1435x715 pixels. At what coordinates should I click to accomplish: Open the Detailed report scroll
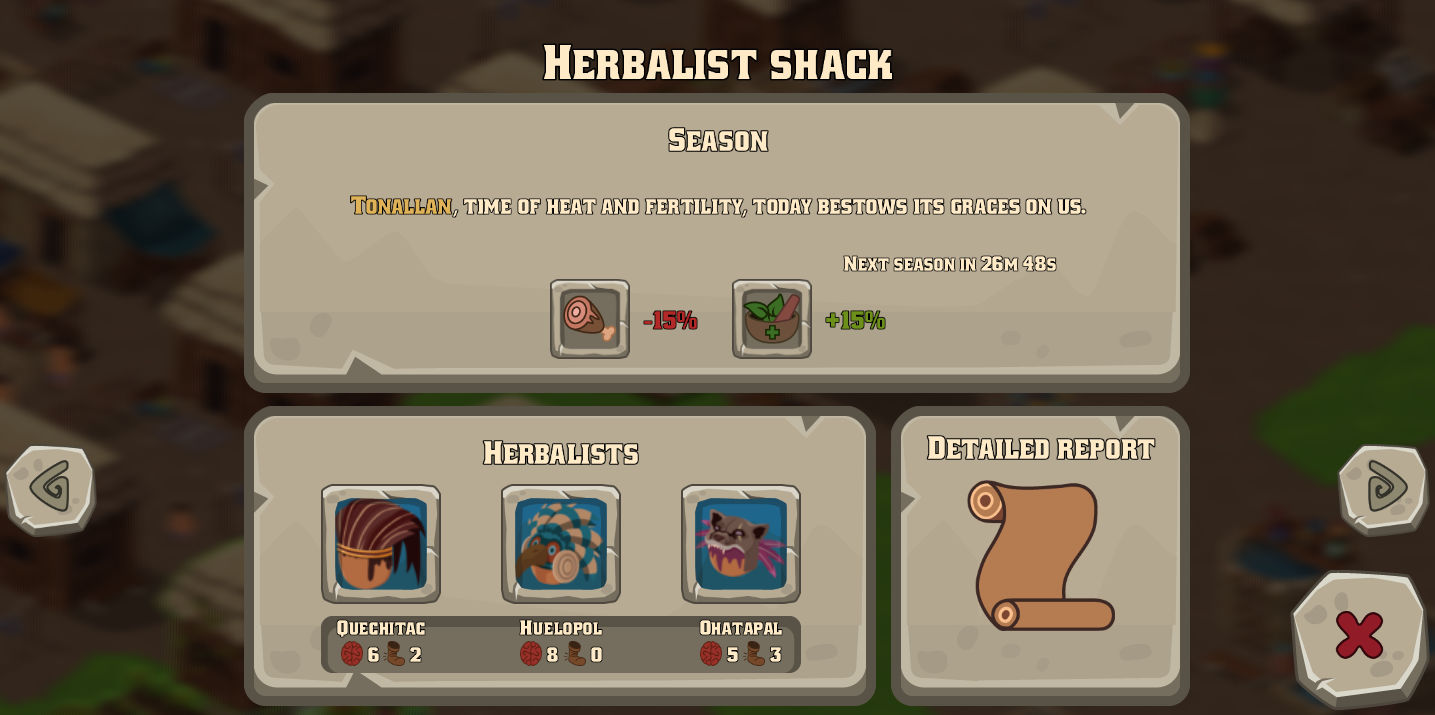pos(1041,555)
